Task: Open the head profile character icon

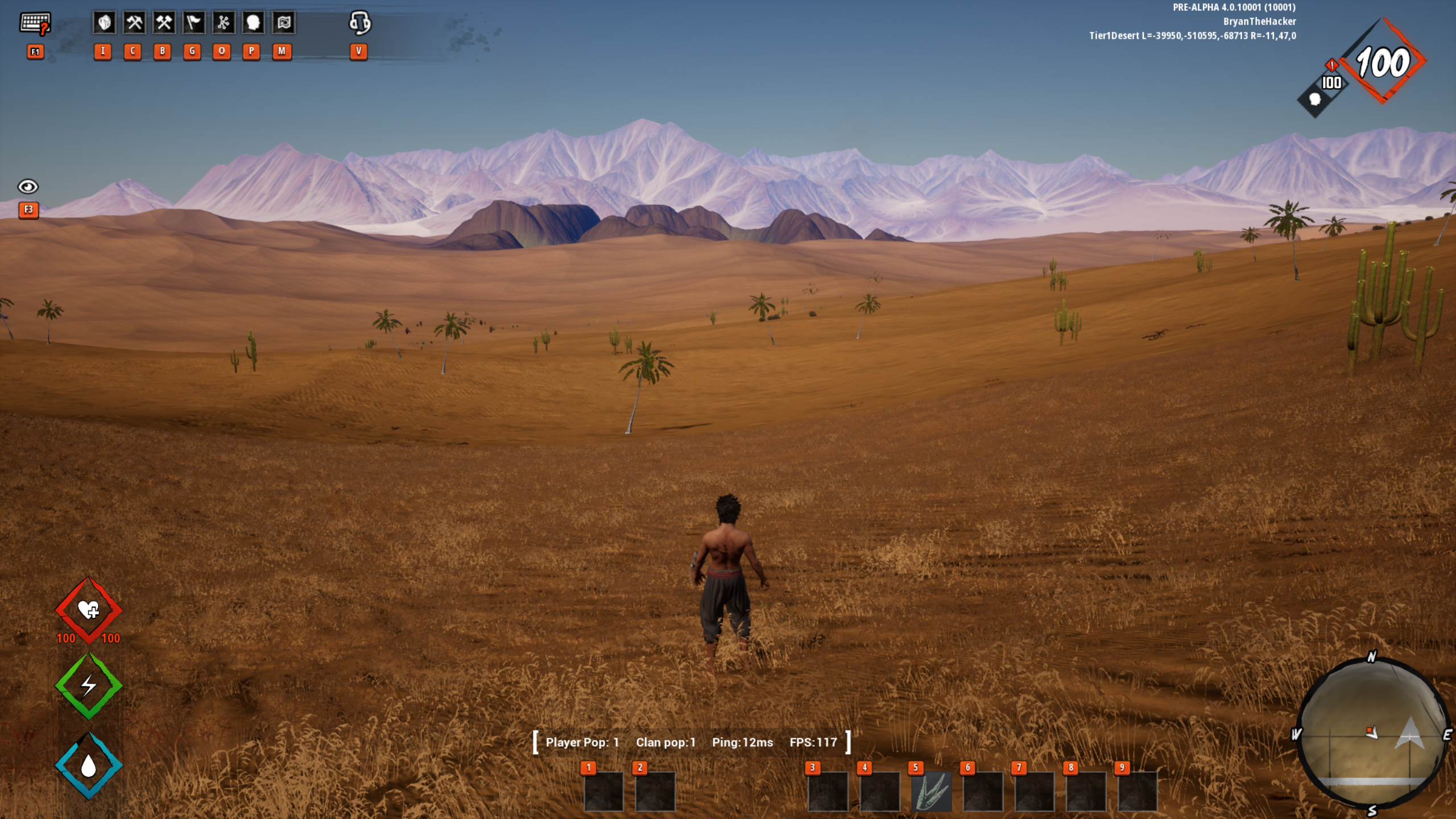Action: coord(253,23)
